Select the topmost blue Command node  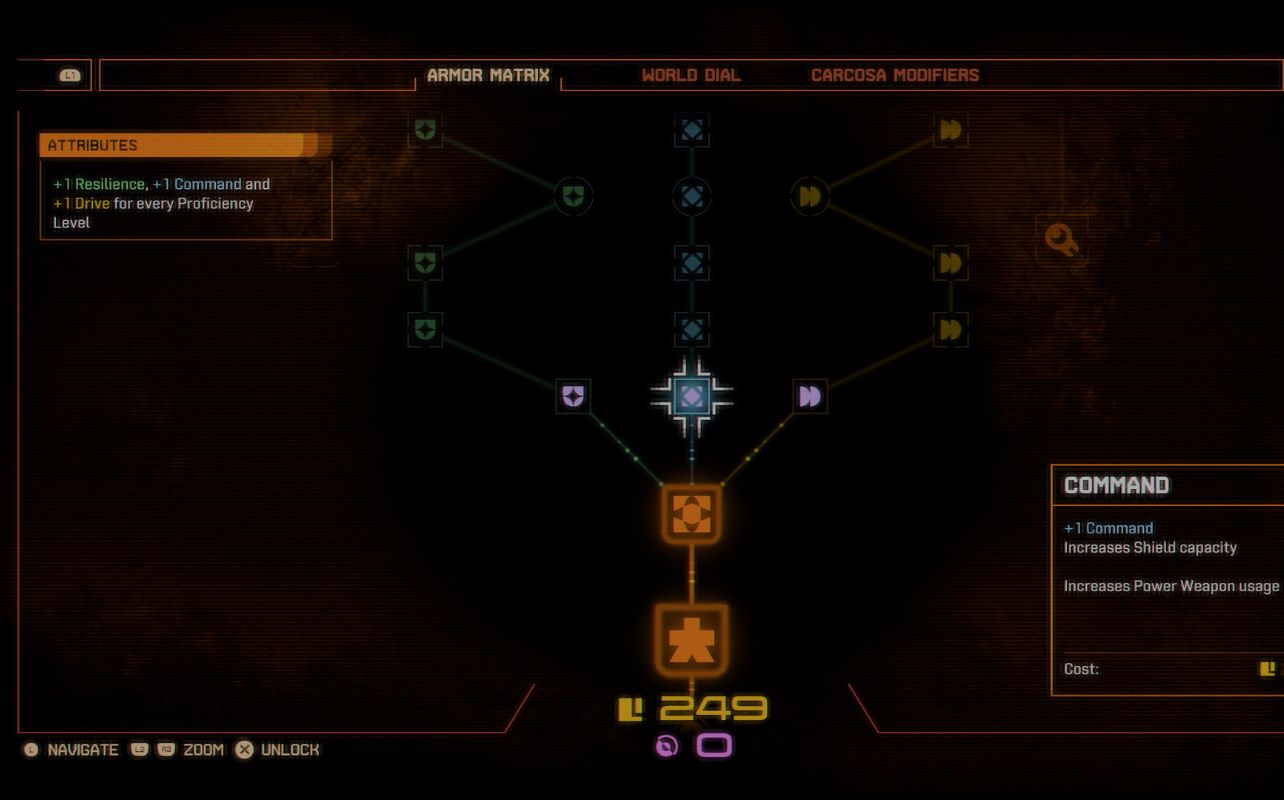pyautogui.click(x=691, y=129)
